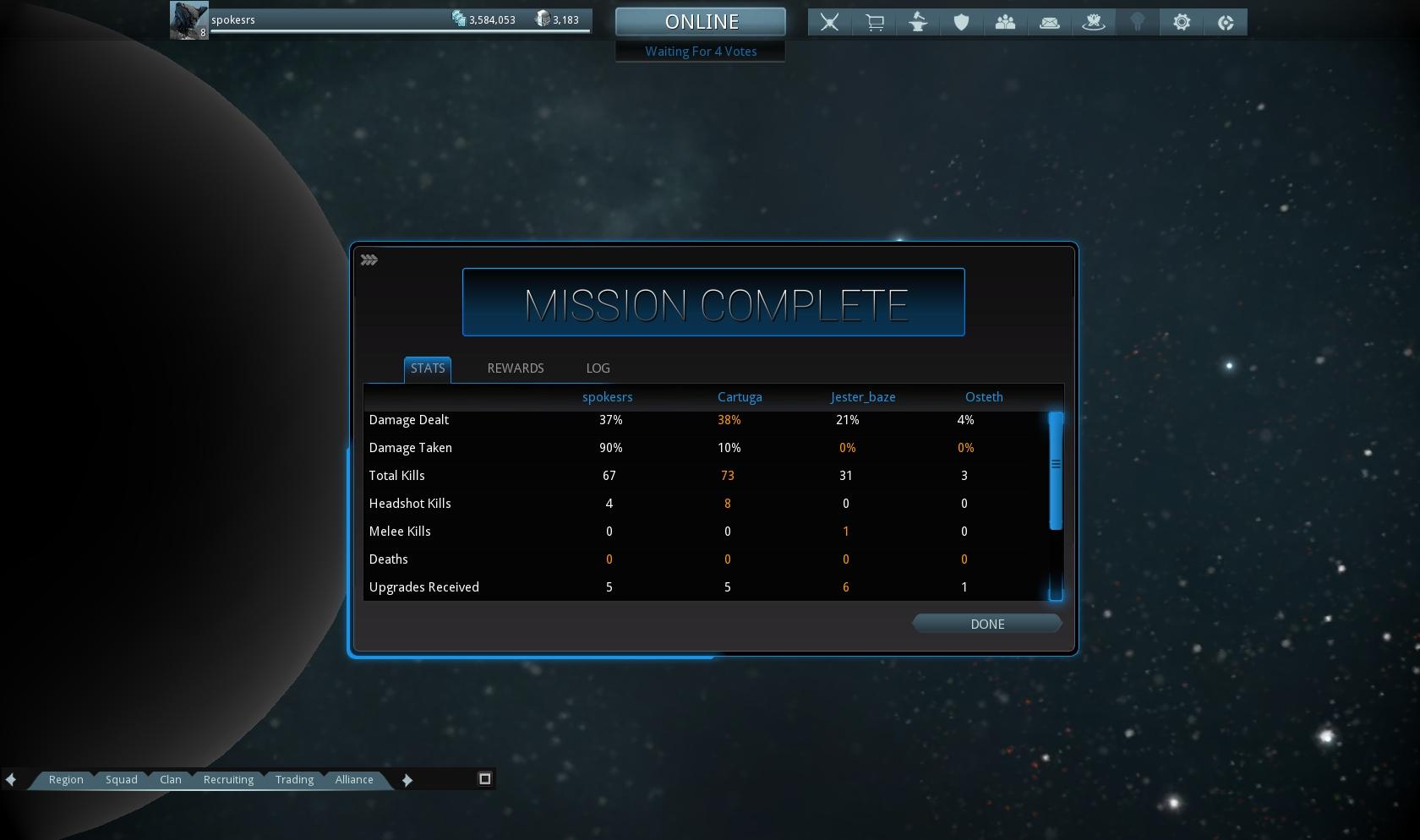Open the anvil foundry icon

point(918,22)
